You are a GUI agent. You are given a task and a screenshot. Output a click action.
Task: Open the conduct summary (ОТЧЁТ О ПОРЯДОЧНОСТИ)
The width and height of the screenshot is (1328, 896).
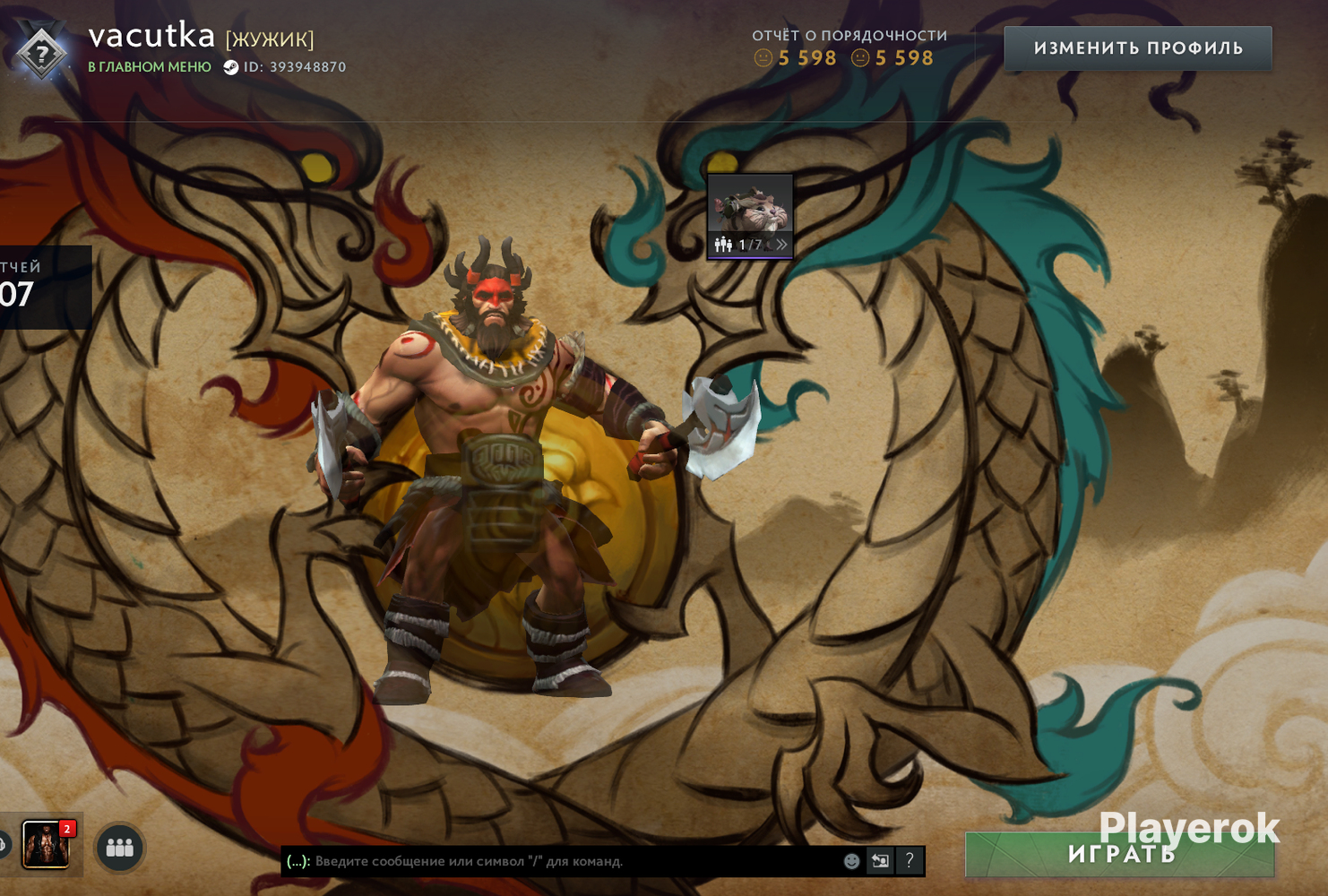[849, 36]
